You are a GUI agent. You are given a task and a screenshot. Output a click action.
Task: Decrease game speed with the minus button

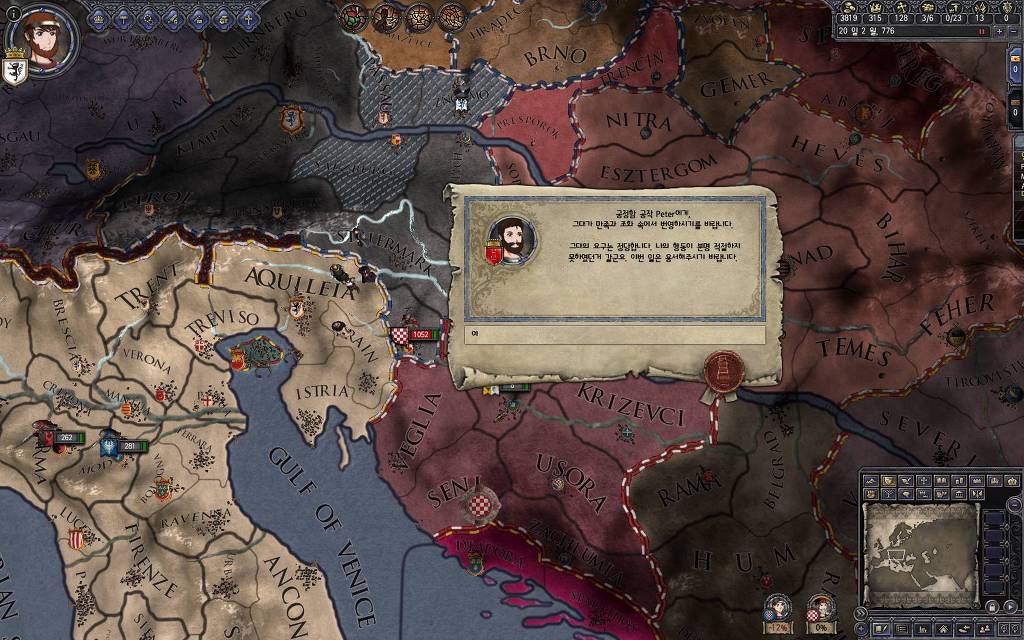pos(1013,31)
